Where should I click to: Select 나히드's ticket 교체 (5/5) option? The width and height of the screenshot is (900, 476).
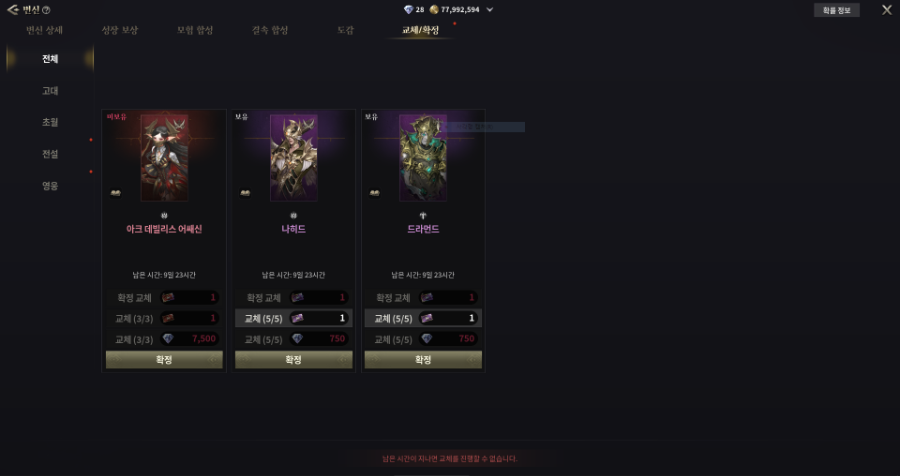click(x=293, y=318)
